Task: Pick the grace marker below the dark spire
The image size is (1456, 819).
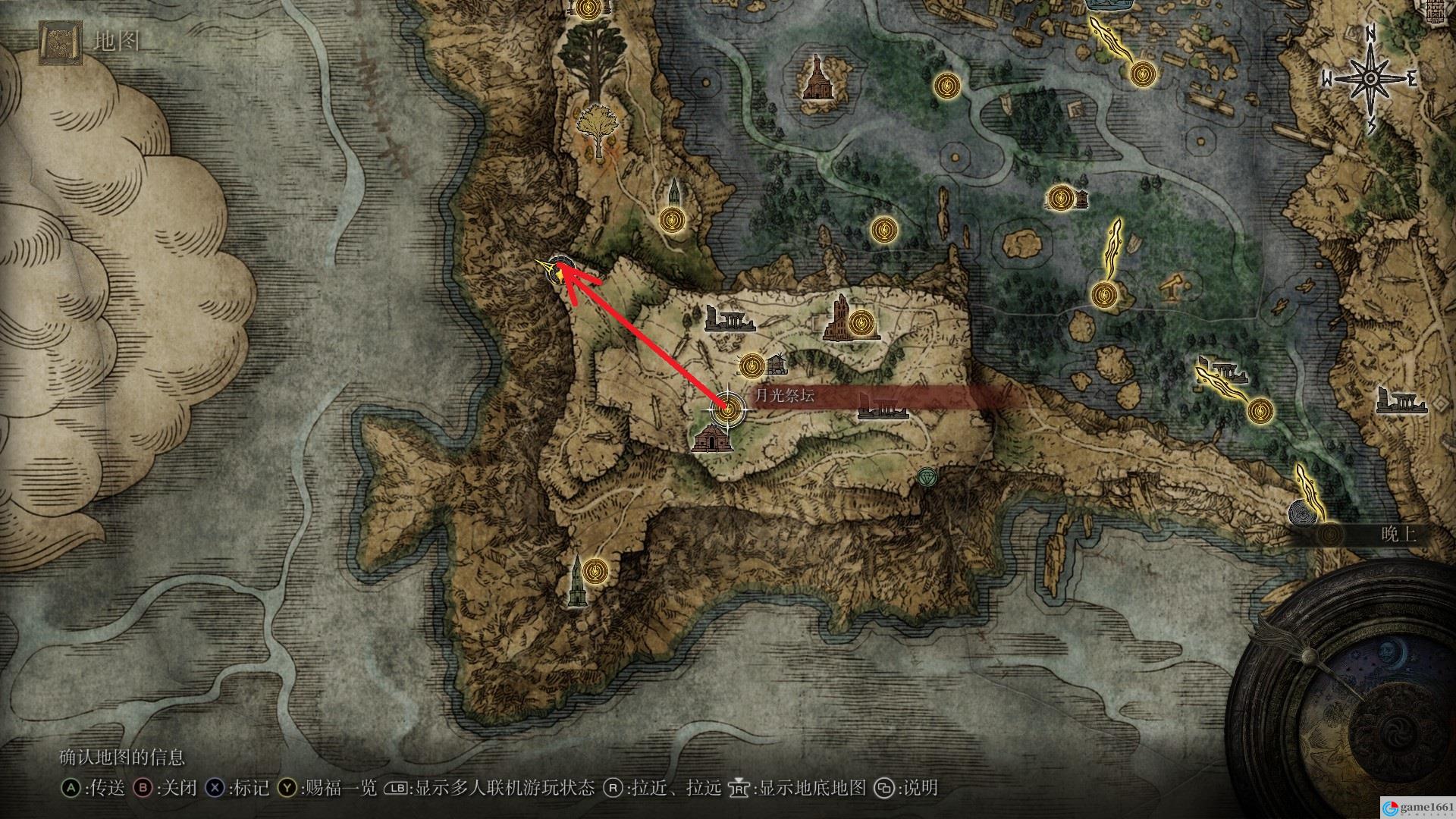Action: [x=671, y=220]
